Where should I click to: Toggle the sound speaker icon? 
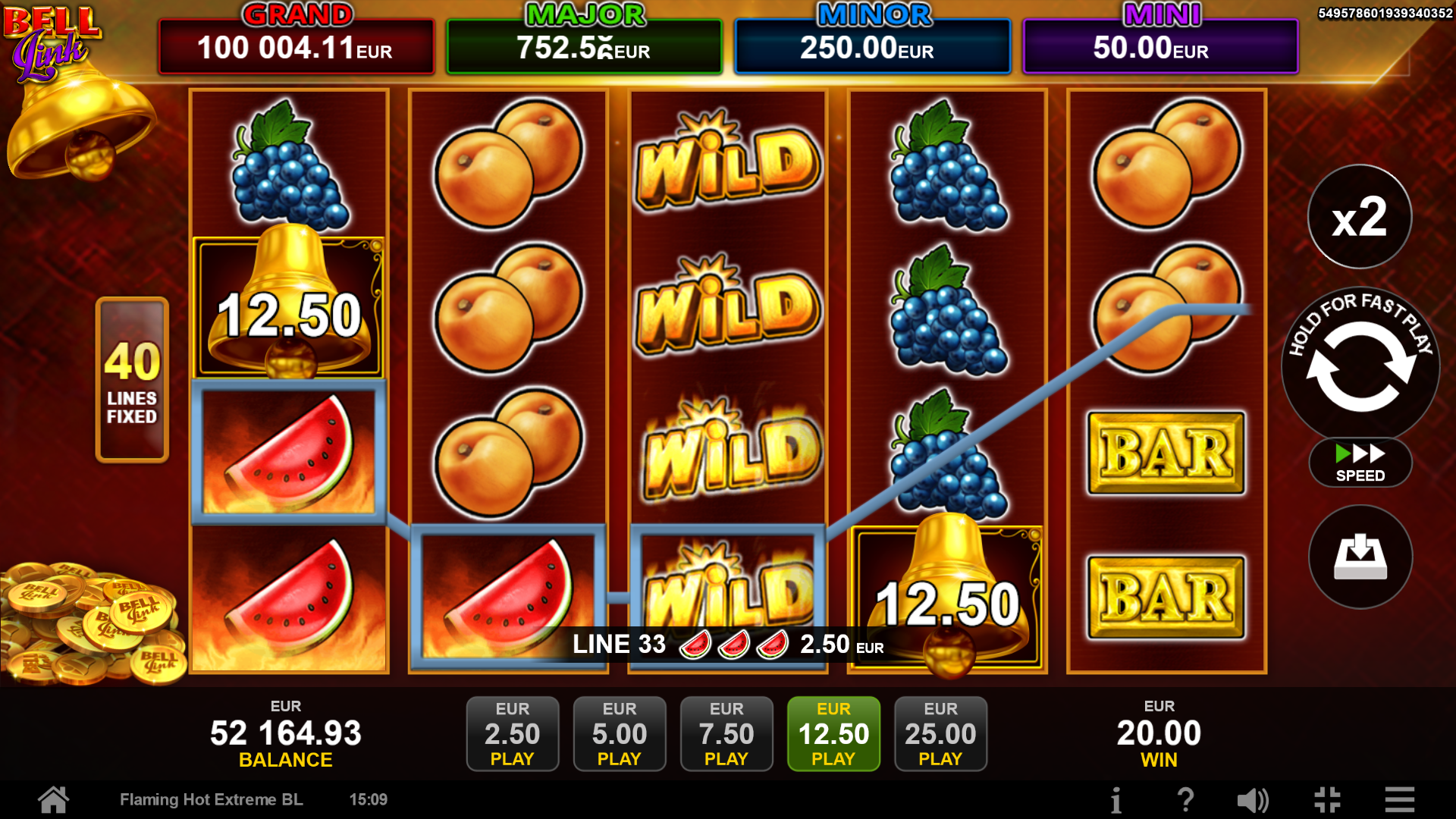coord(1253,800)
